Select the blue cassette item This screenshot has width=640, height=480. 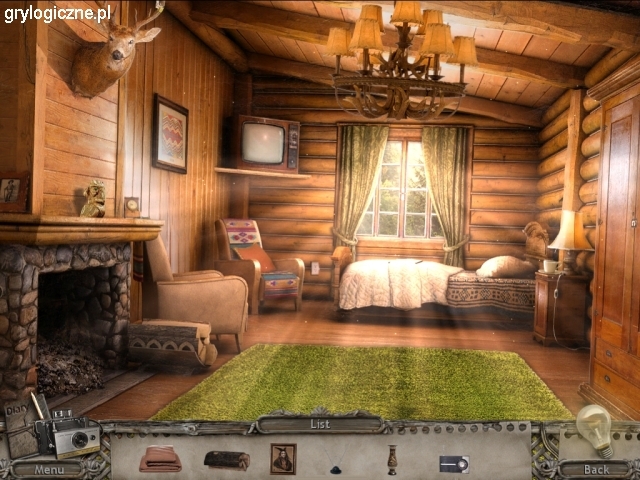pyautogui.click(x=453, y=463)
